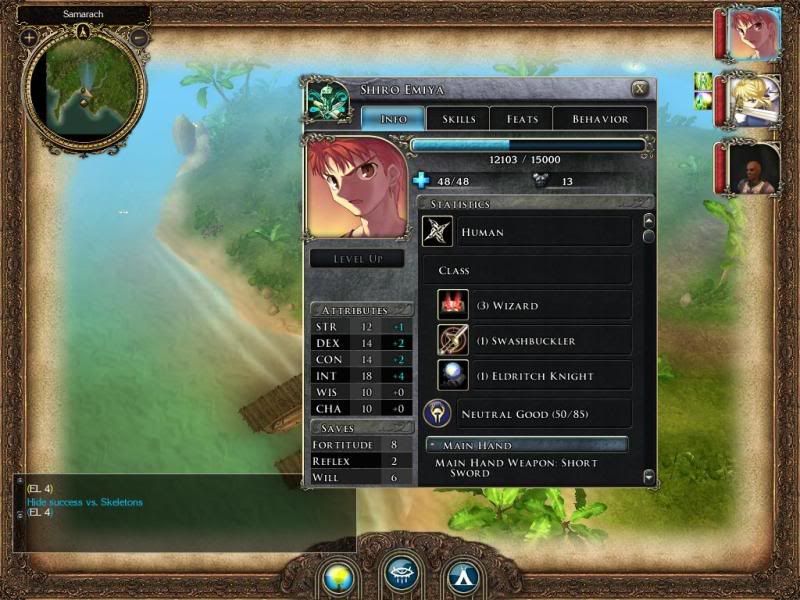Viewport: 800px width, 600px height.
Task: View the Eldritch Knight class entry
Action: (x=533, y=376)
